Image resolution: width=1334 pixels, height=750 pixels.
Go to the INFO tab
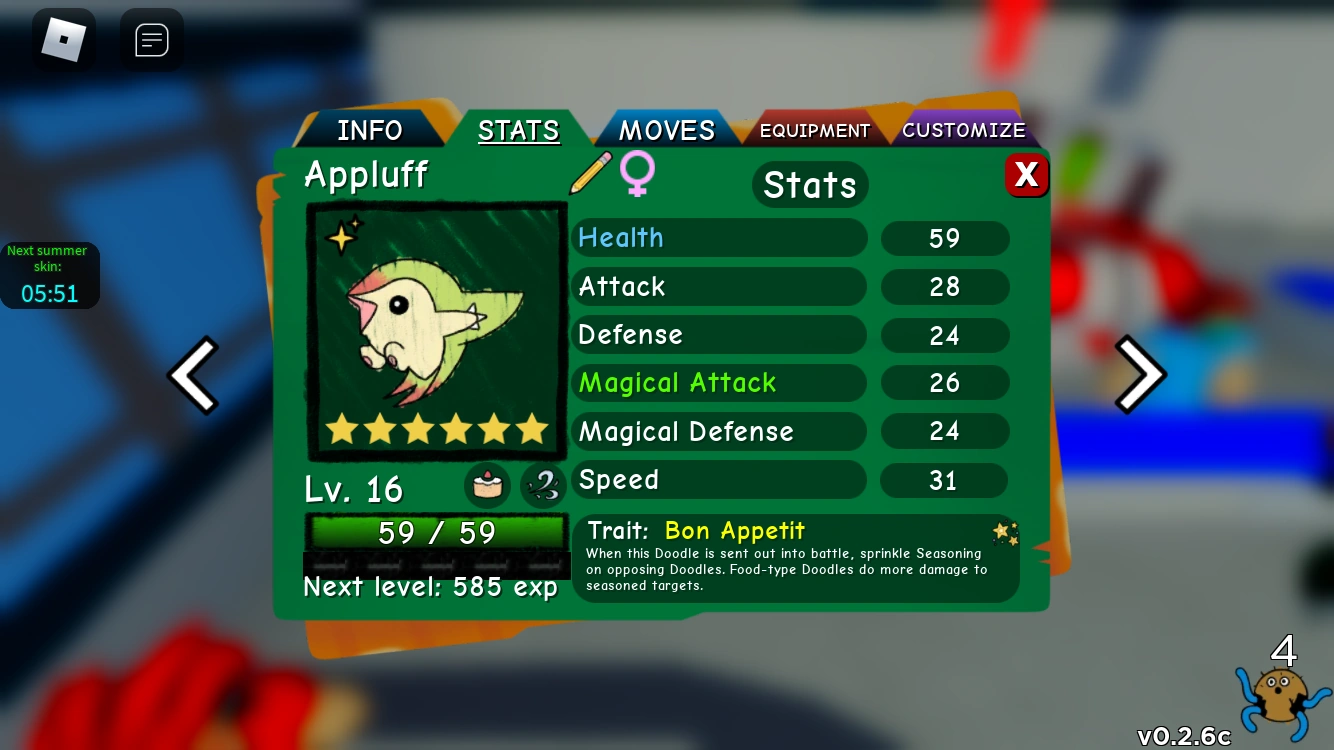369,129
